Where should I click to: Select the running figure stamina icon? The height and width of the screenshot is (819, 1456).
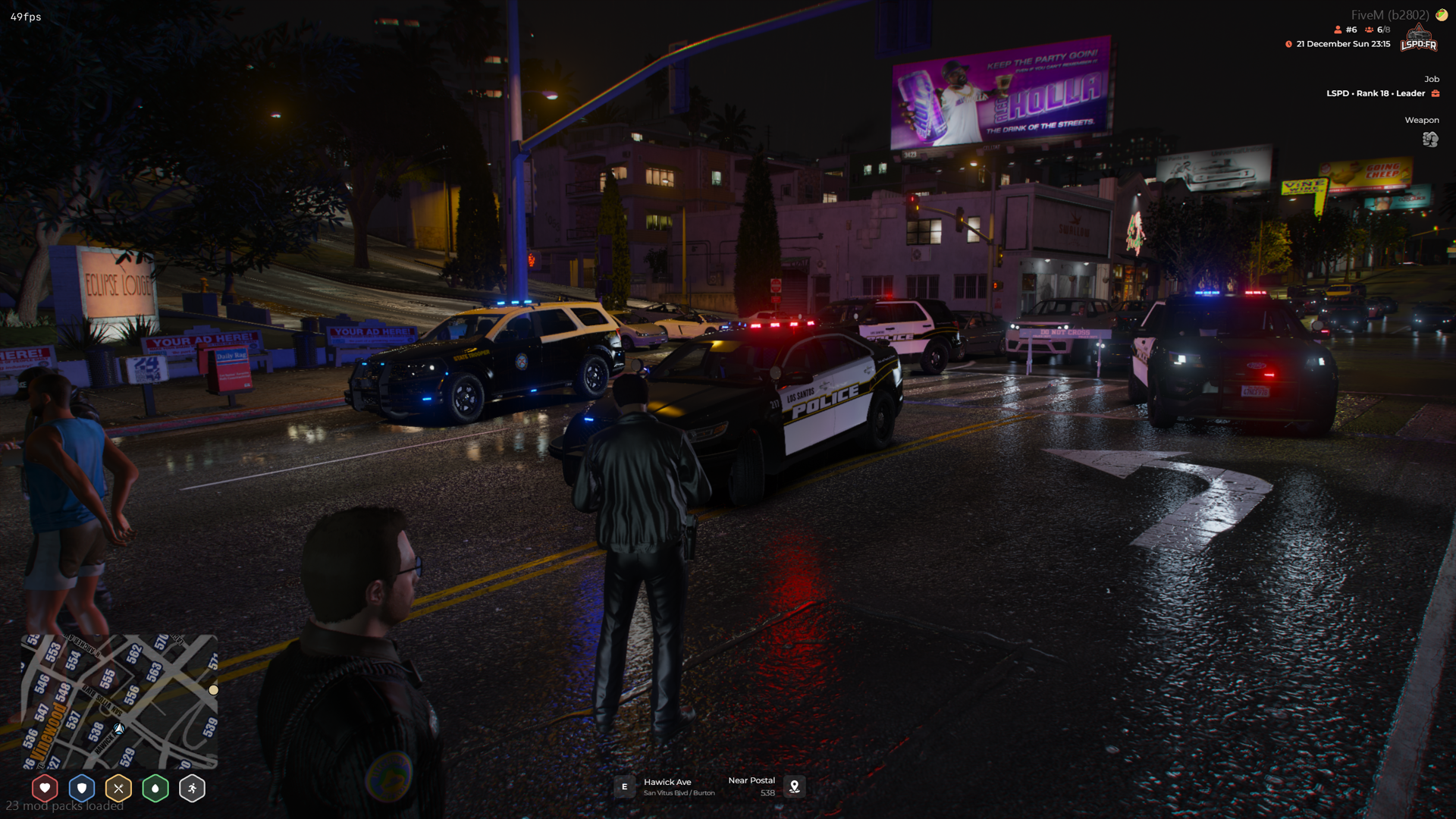(x=192, y=788)
